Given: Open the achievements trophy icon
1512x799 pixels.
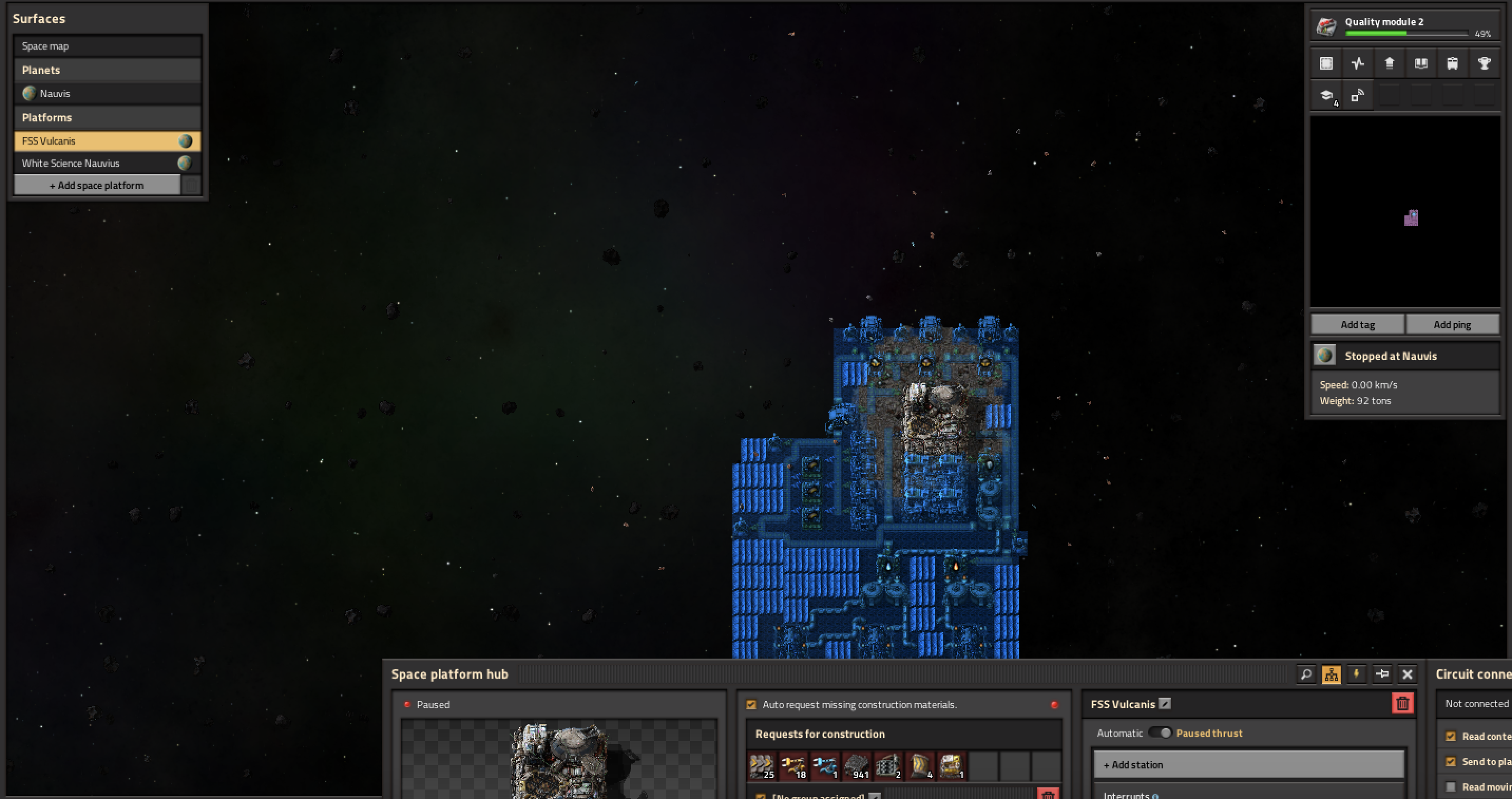Looking at the screenshot, I should 1484,63.
